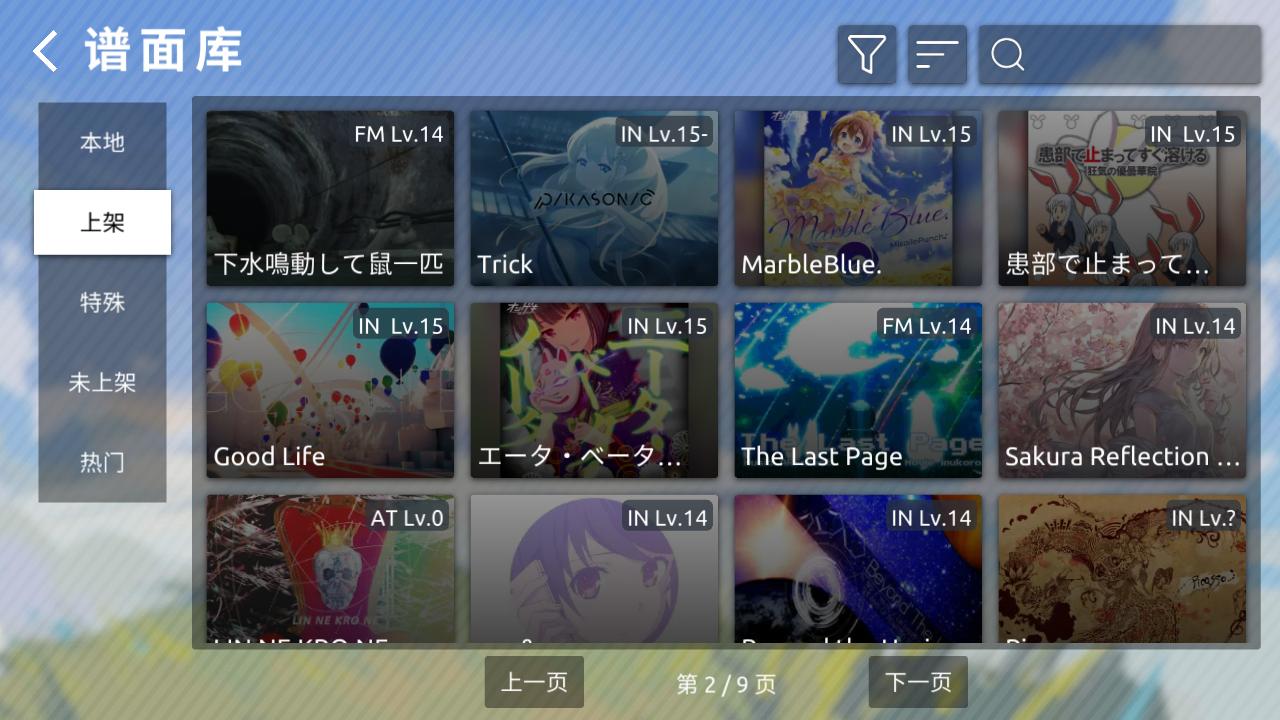Click the page indicator showing 第 2 / 9 页

(726, 683)
